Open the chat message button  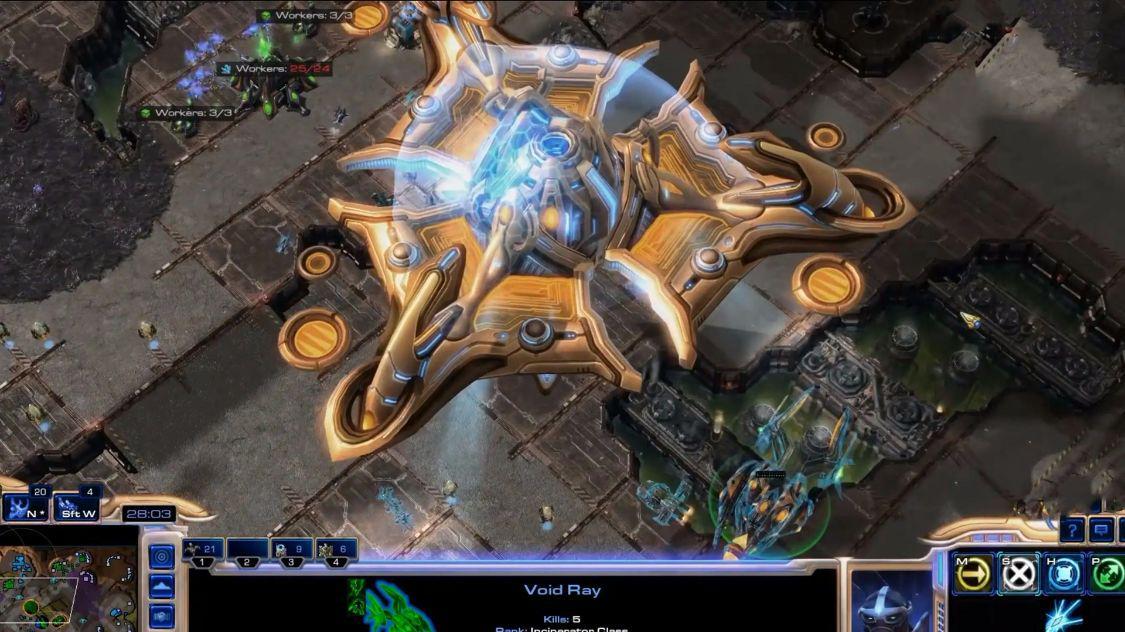point(1102,529)
